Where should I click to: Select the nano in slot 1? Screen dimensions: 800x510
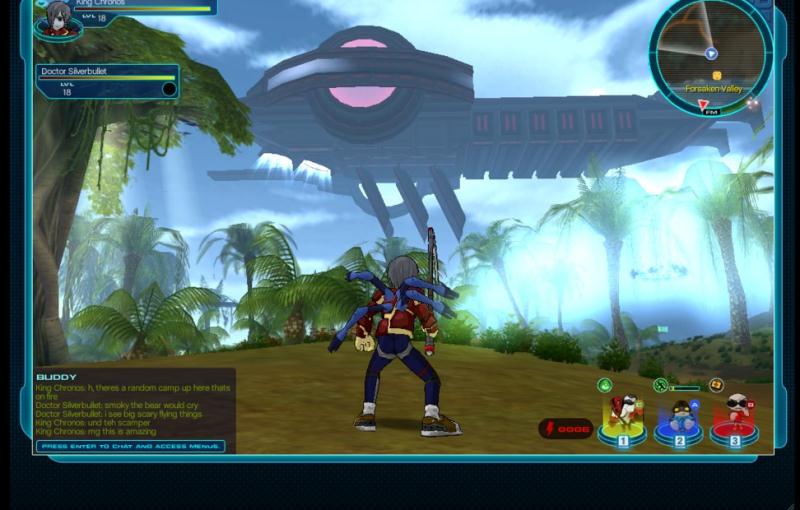tap(623, 417)
